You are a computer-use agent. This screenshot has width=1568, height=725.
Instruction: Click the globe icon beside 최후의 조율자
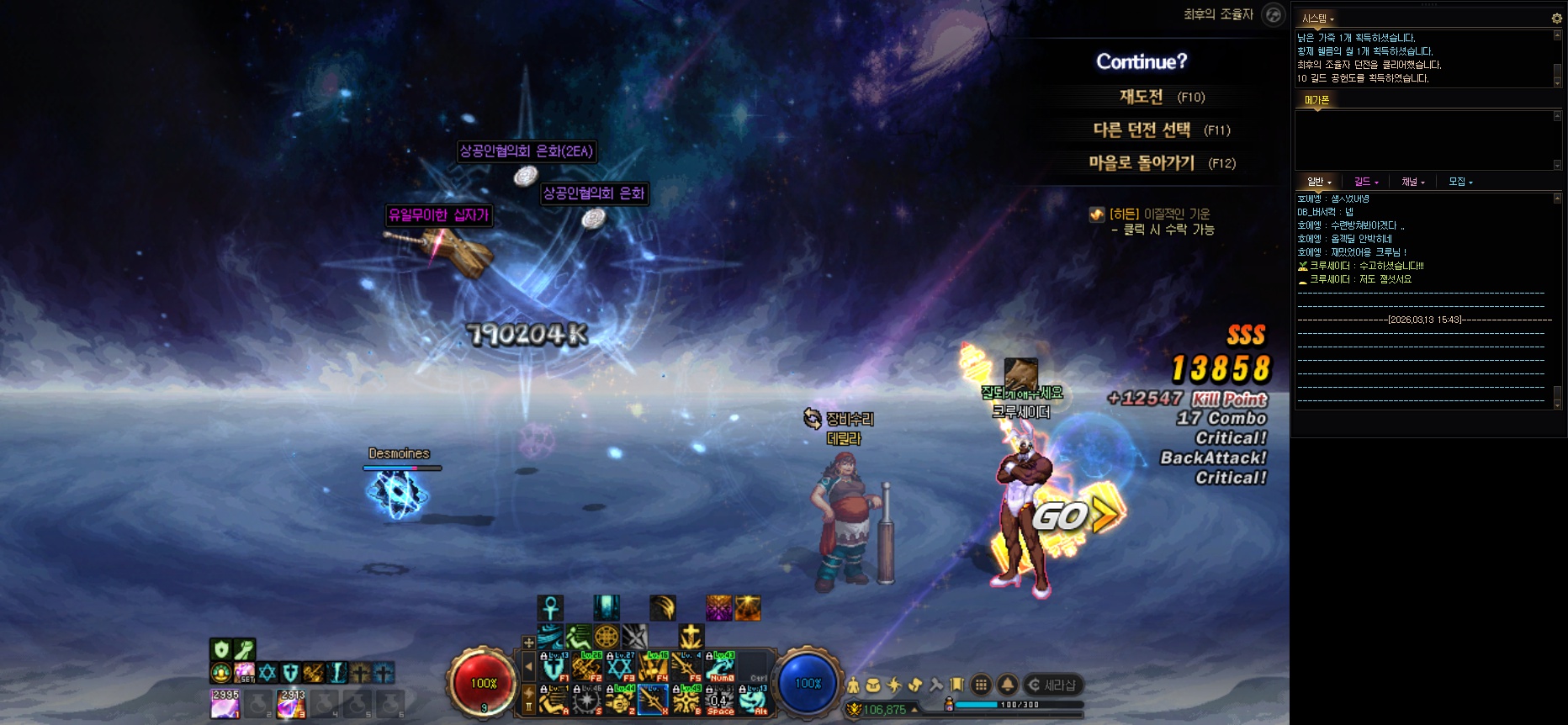[1274, 14]
